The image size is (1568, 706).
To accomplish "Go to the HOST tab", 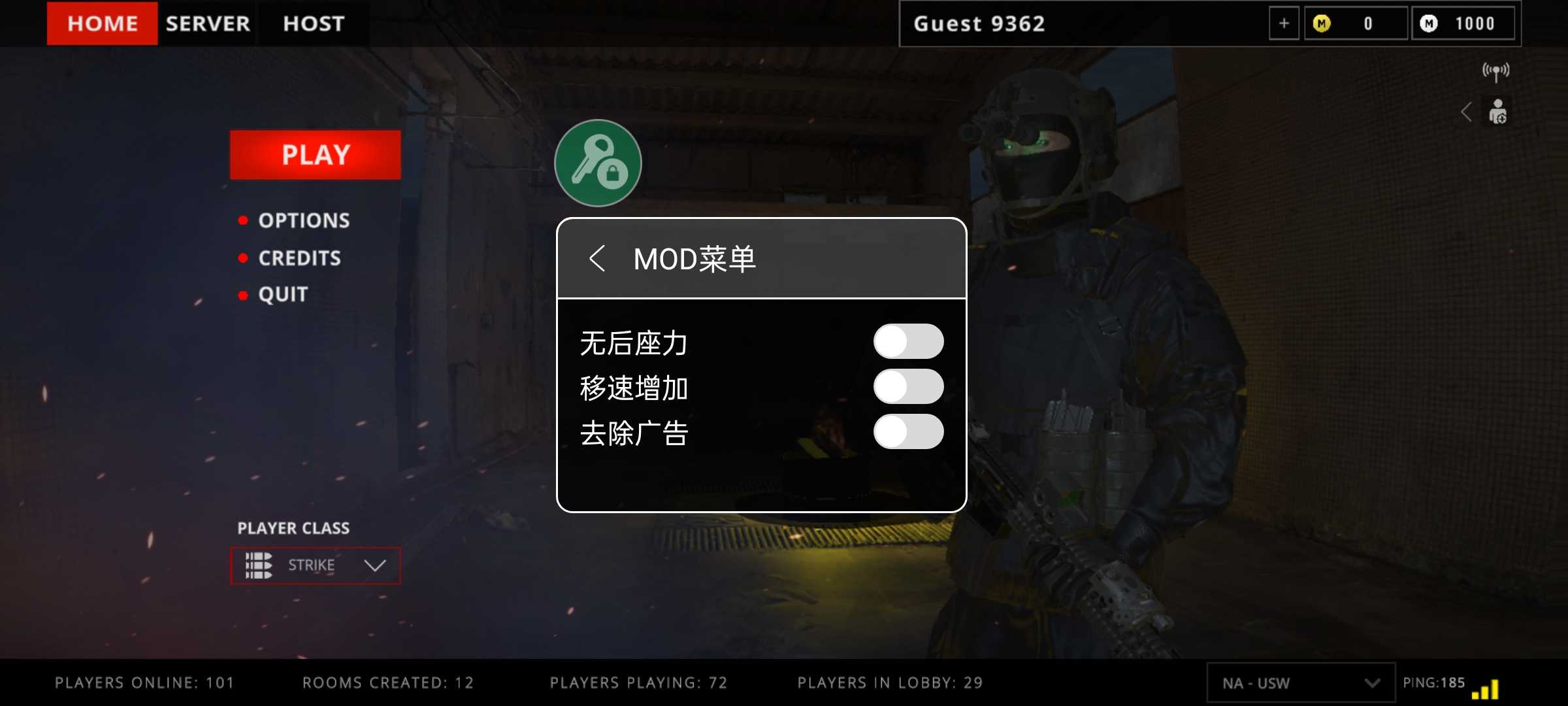I will [314, 24].
